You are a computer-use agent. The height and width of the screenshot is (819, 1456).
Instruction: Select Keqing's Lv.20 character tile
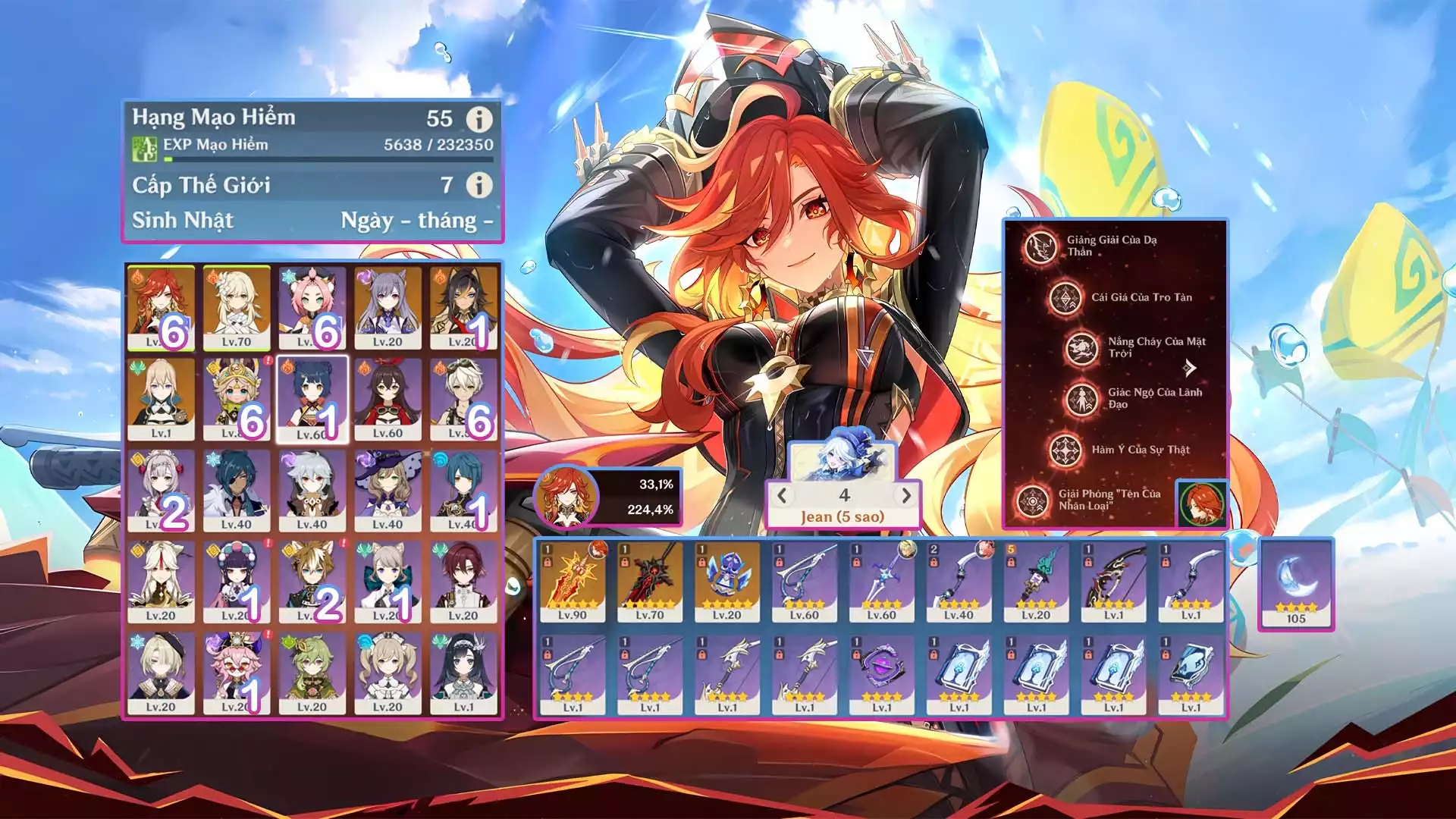(388, 307)
